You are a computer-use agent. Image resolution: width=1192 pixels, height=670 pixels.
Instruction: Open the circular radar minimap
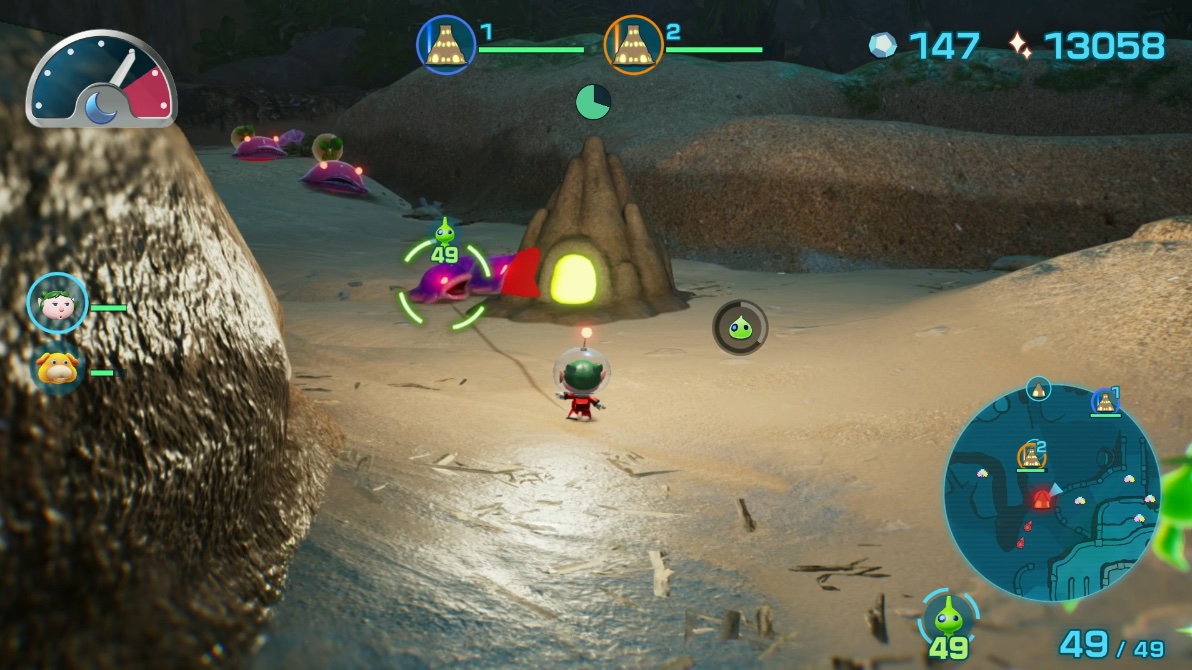1050,492
